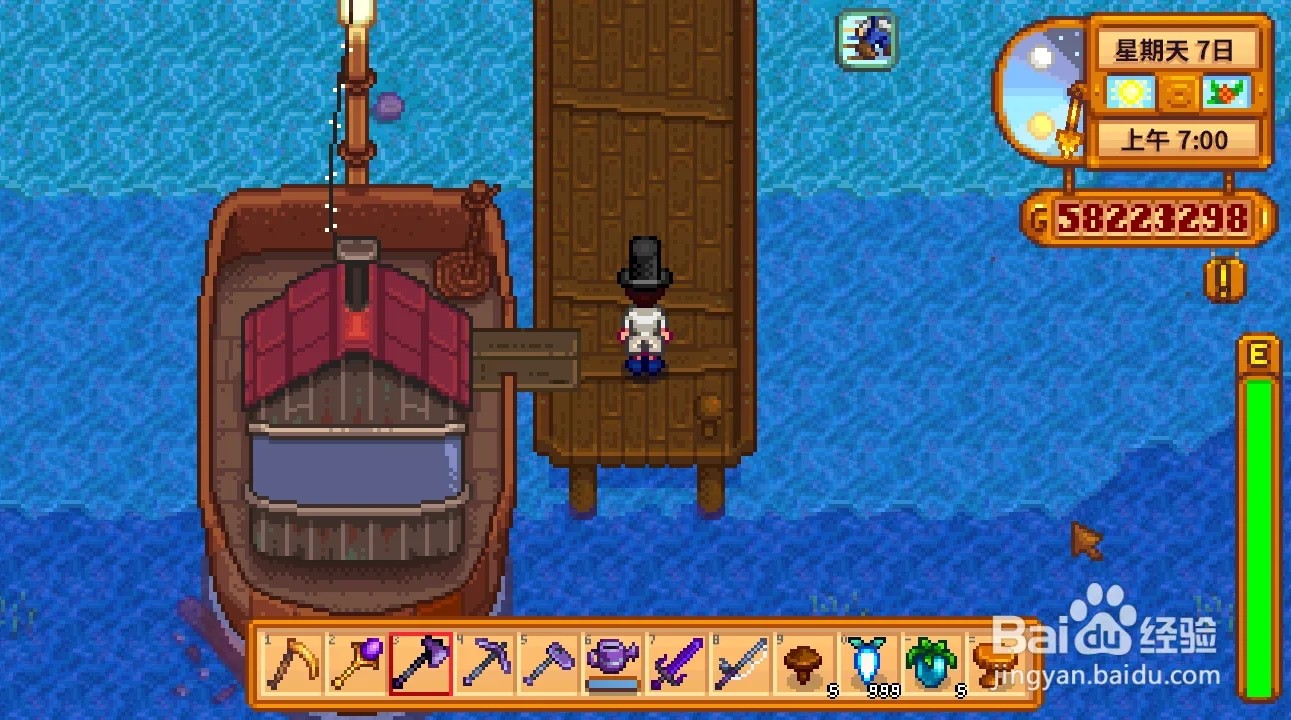Select the blue crystal item stack of 999
The image size is (1291, 720).
point(868,663)
